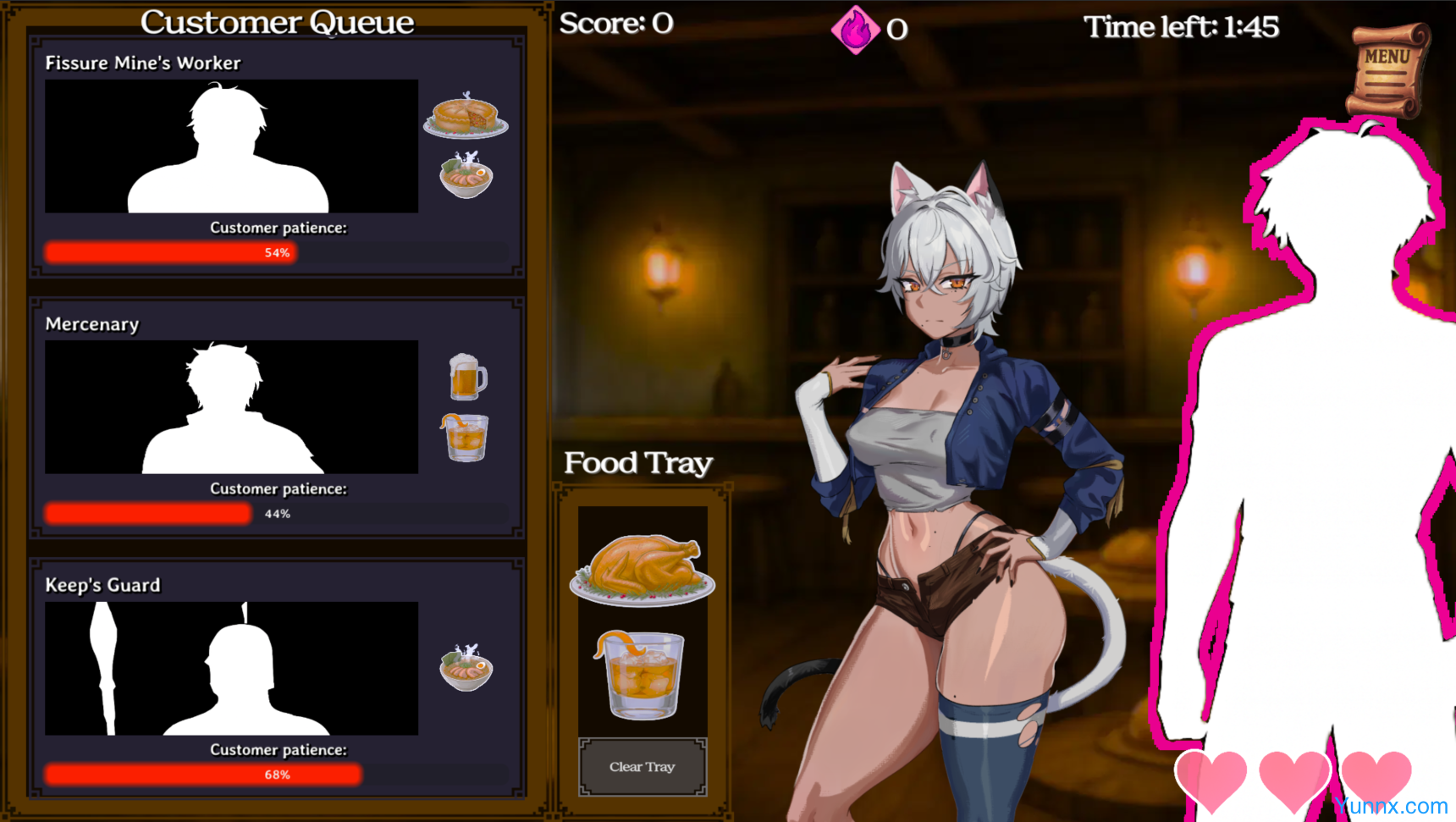Image resolution: width=1456 pixels, height=822 pixels.
Task: Click the pie order of Fissure Mine's Worker
Action: 466,116
